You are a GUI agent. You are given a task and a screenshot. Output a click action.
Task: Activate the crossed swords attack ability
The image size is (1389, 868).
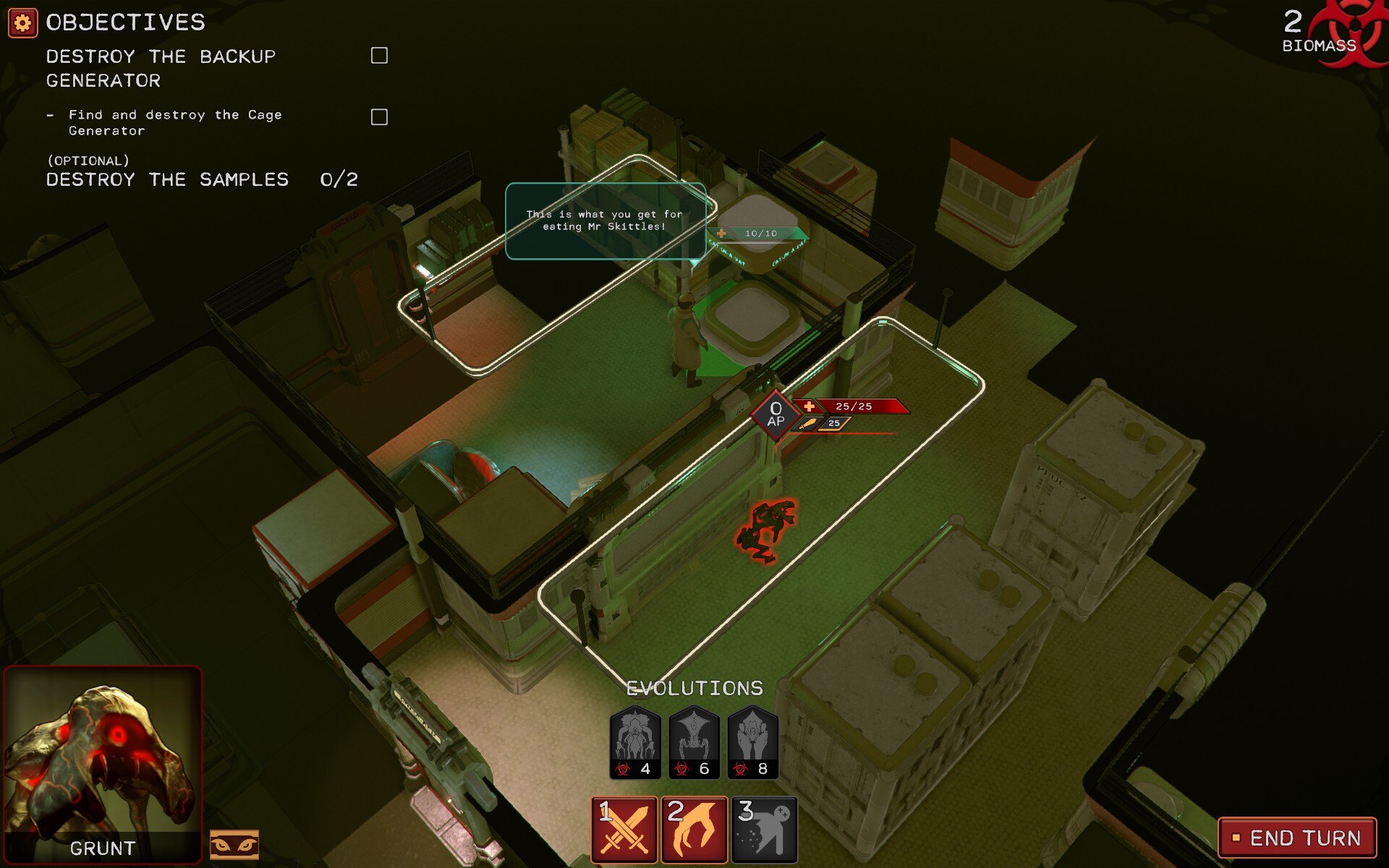[x=624, y=830]
